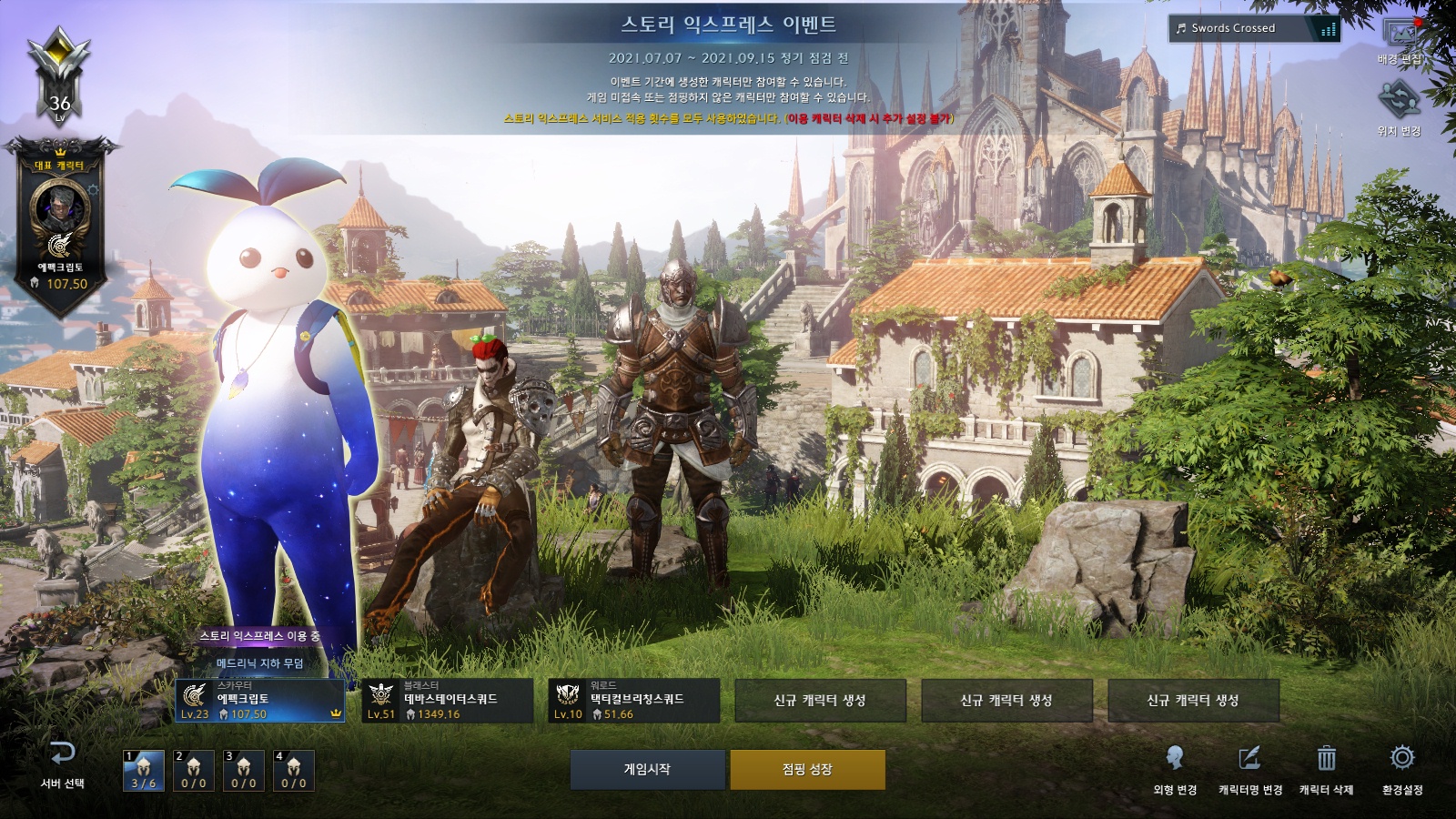Open 환경설정 gear settings

pos(1402,769)
